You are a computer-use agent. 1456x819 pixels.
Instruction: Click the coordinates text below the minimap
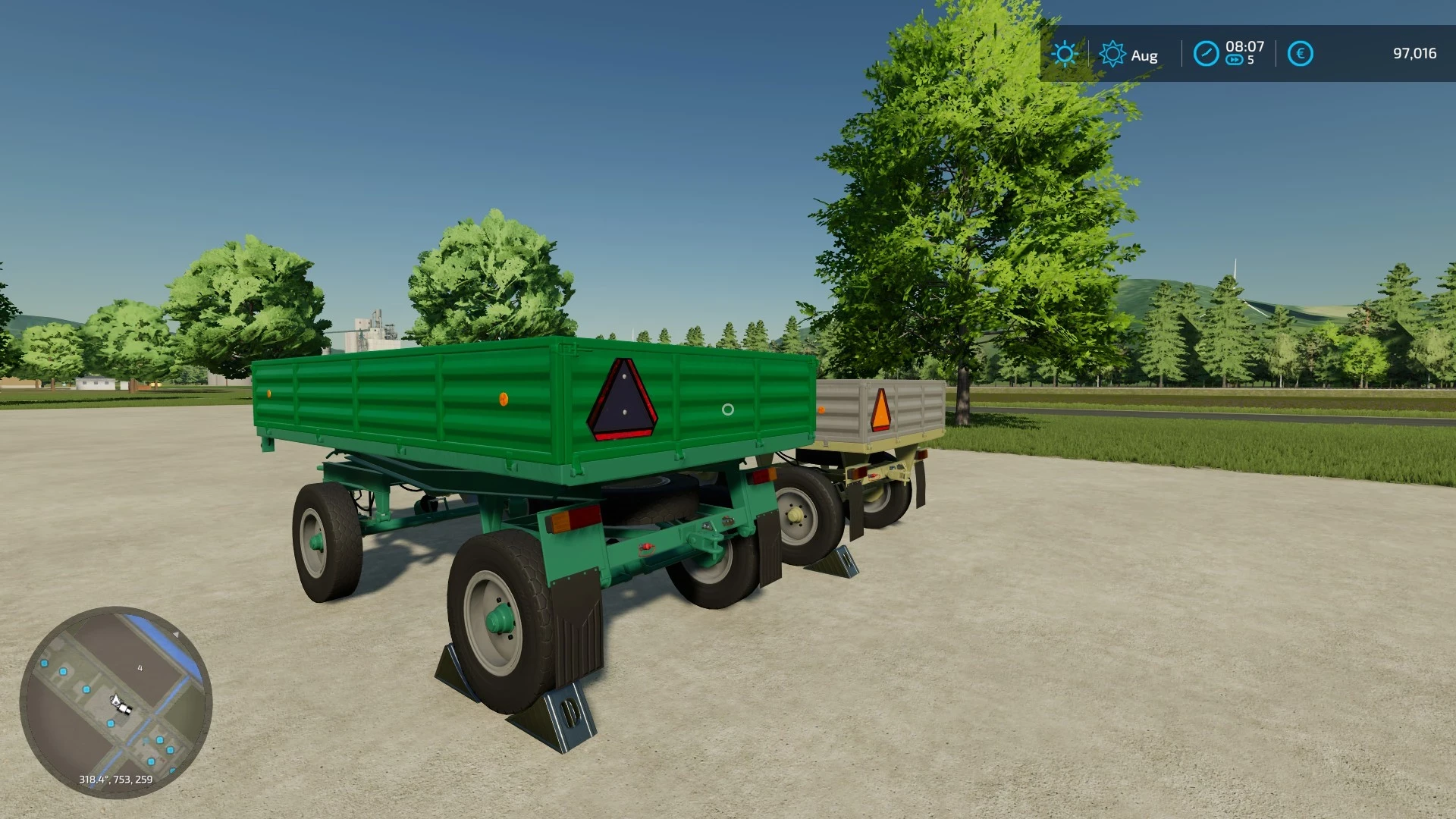pos(116,779)
